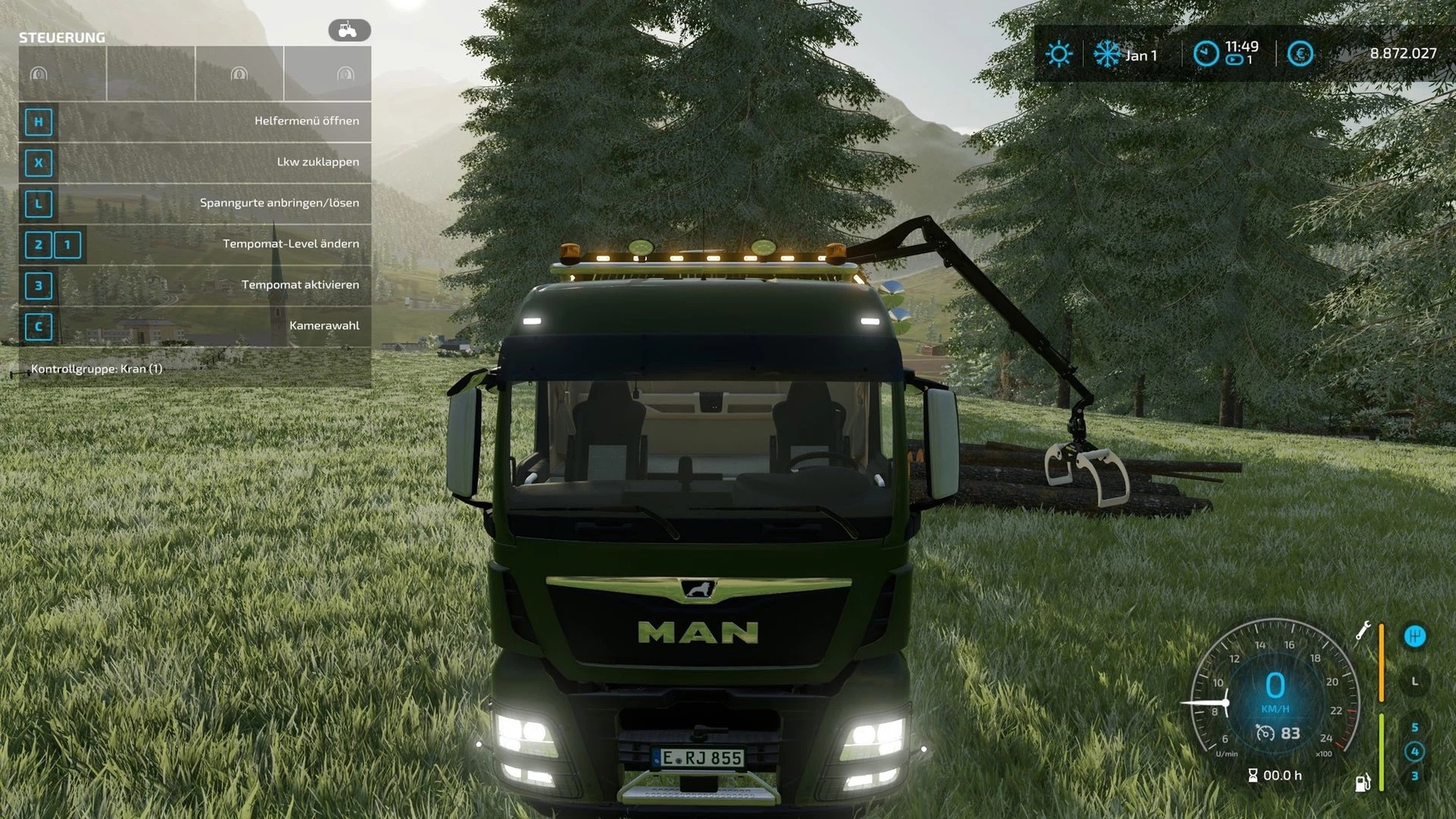
Task: Click the wrench damage icon by the speedometer
Action: coord(1363,630)
